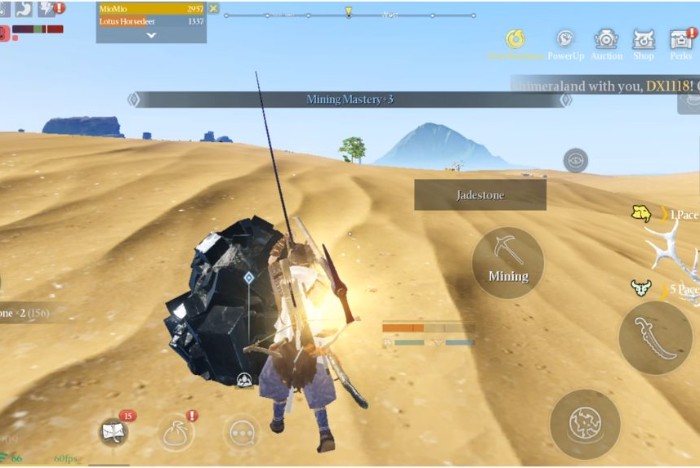Open the Auction house

click(x=606, y=41)
